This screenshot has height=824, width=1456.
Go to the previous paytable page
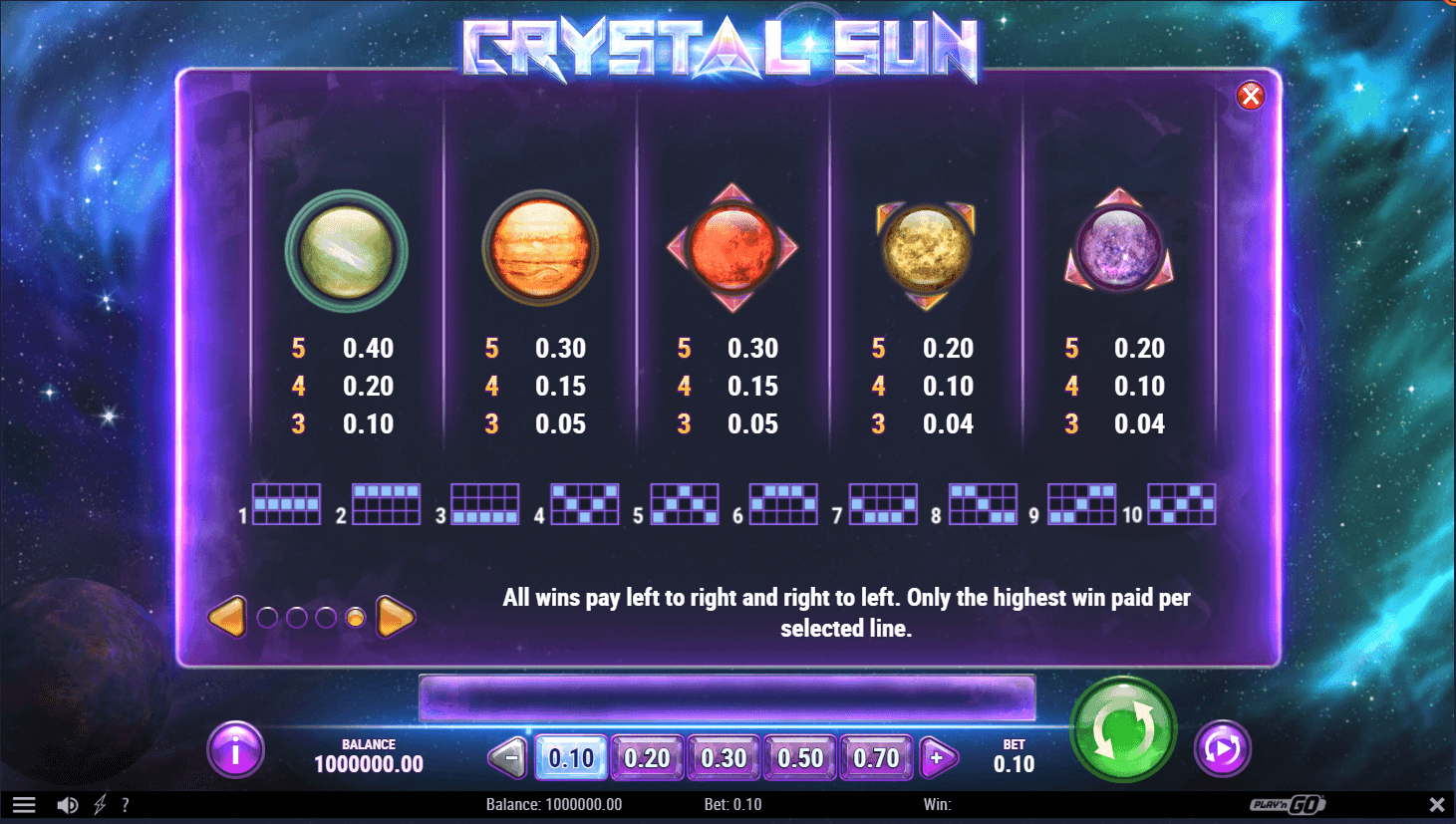[227, 618]
